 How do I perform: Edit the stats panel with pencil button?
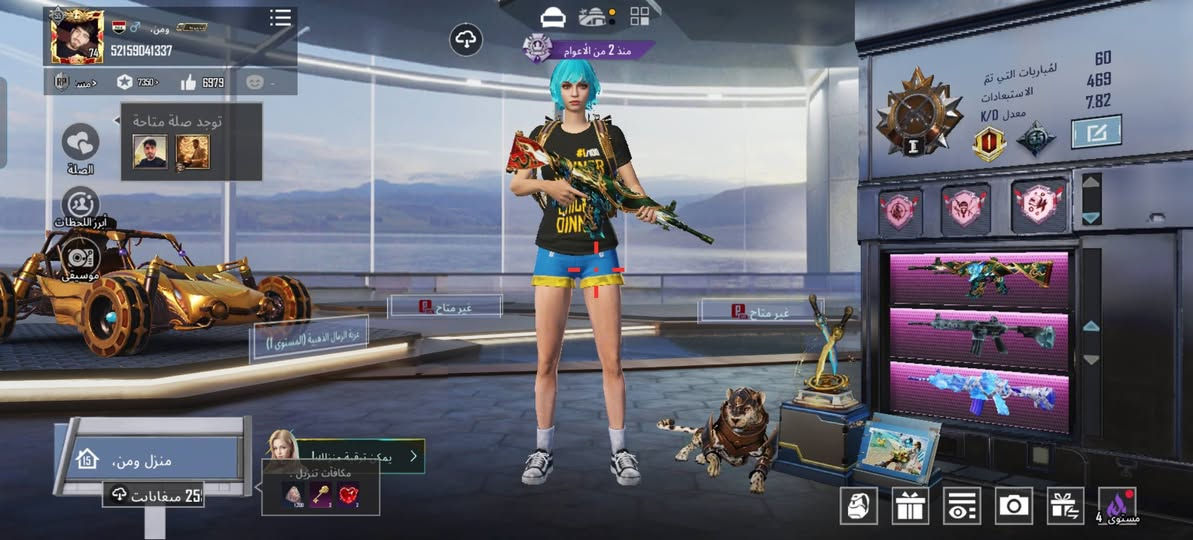pyautogui.click(x=1095, y=131)
